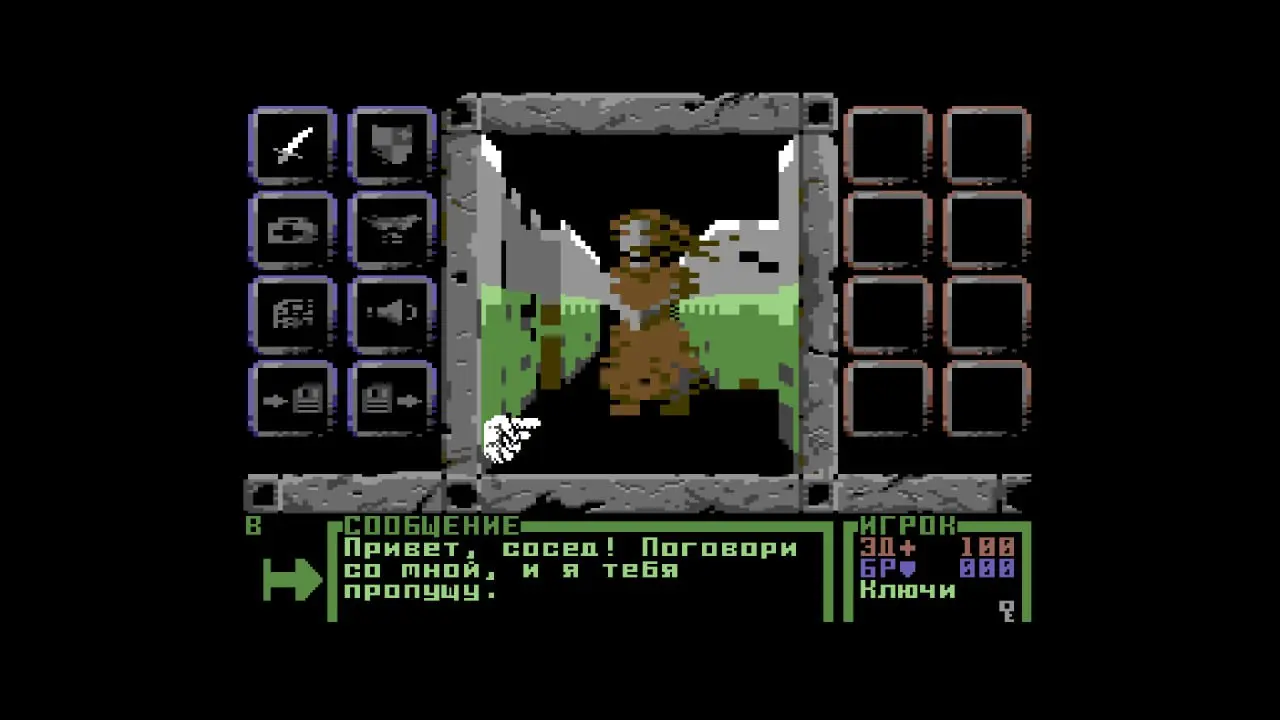Toggle the speaker sound icon
The width and height of the screenshot is (1280, 720).
[x=391, y=313]
